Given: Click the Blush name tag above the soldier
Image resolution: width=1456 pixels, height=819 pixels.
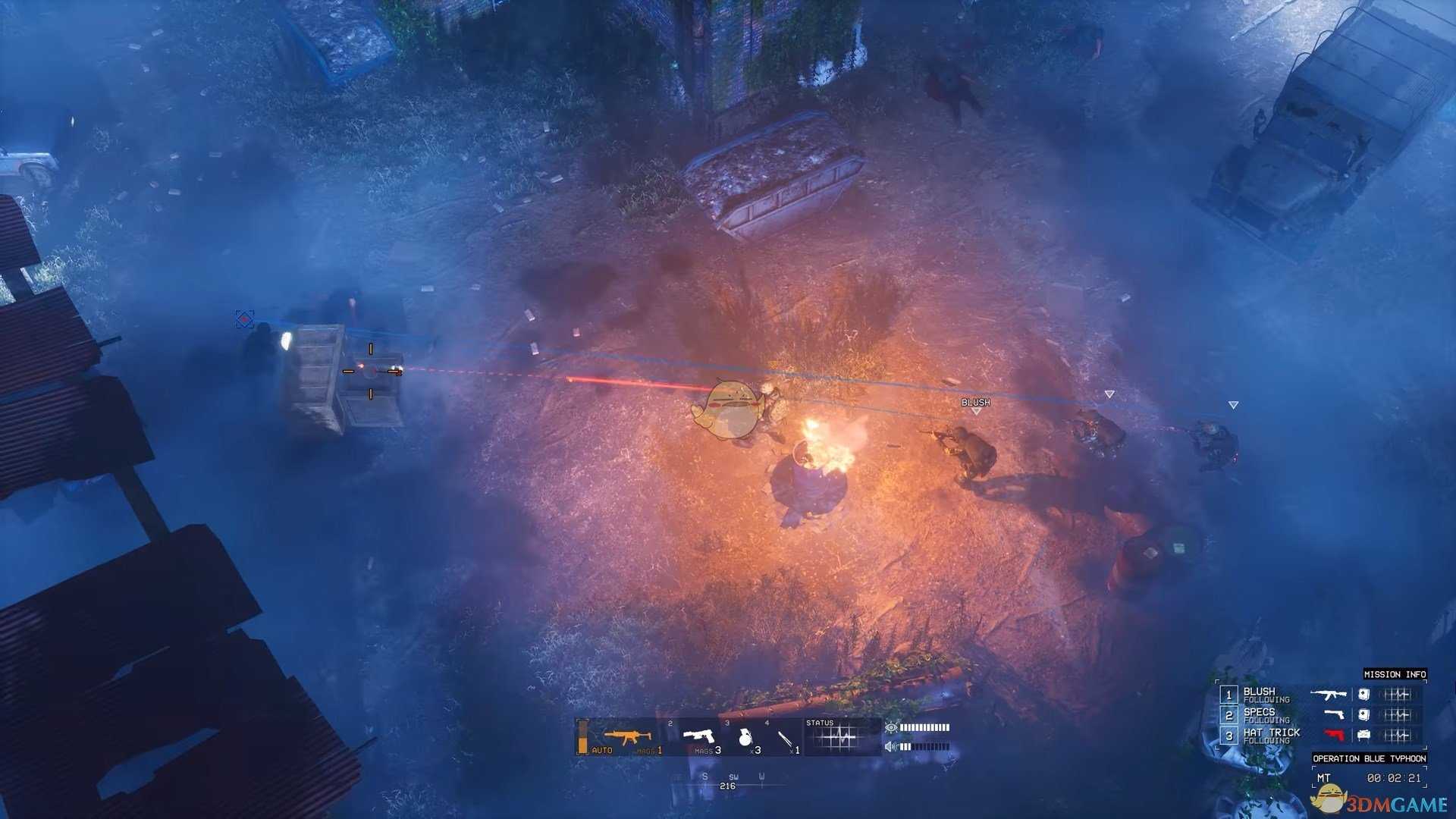Looking at the screenshot, I should tap(975, 403).
